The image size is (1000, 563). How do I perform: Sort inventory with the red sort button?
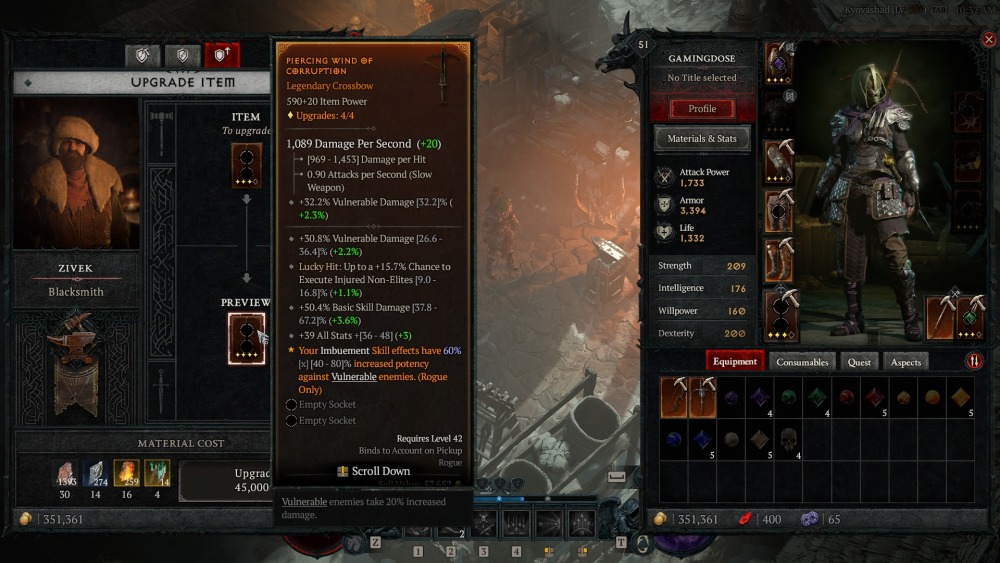point(973,361)
